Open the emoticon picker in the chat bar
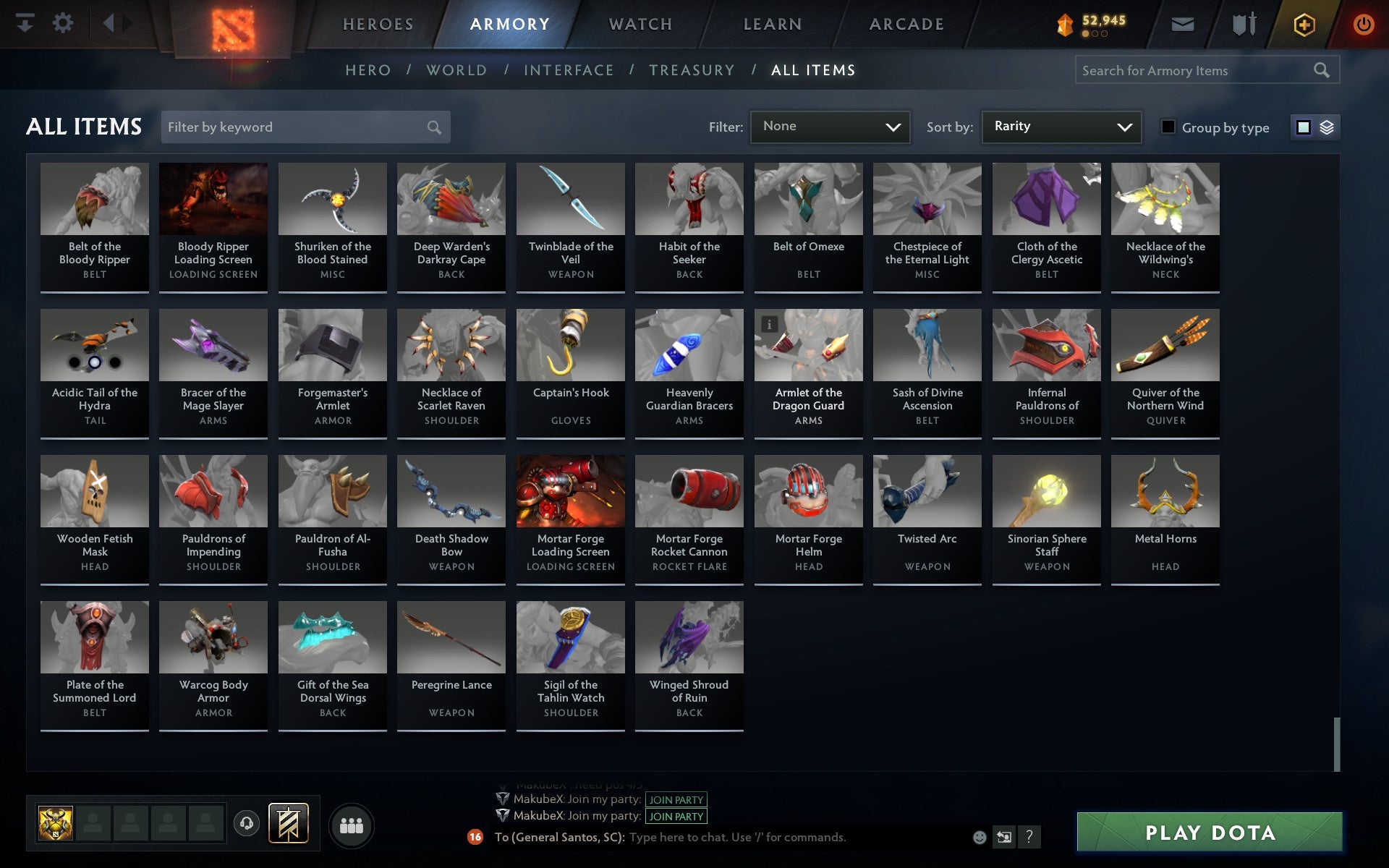Screen dimensions: 1389x868 (x=980, y=837)
